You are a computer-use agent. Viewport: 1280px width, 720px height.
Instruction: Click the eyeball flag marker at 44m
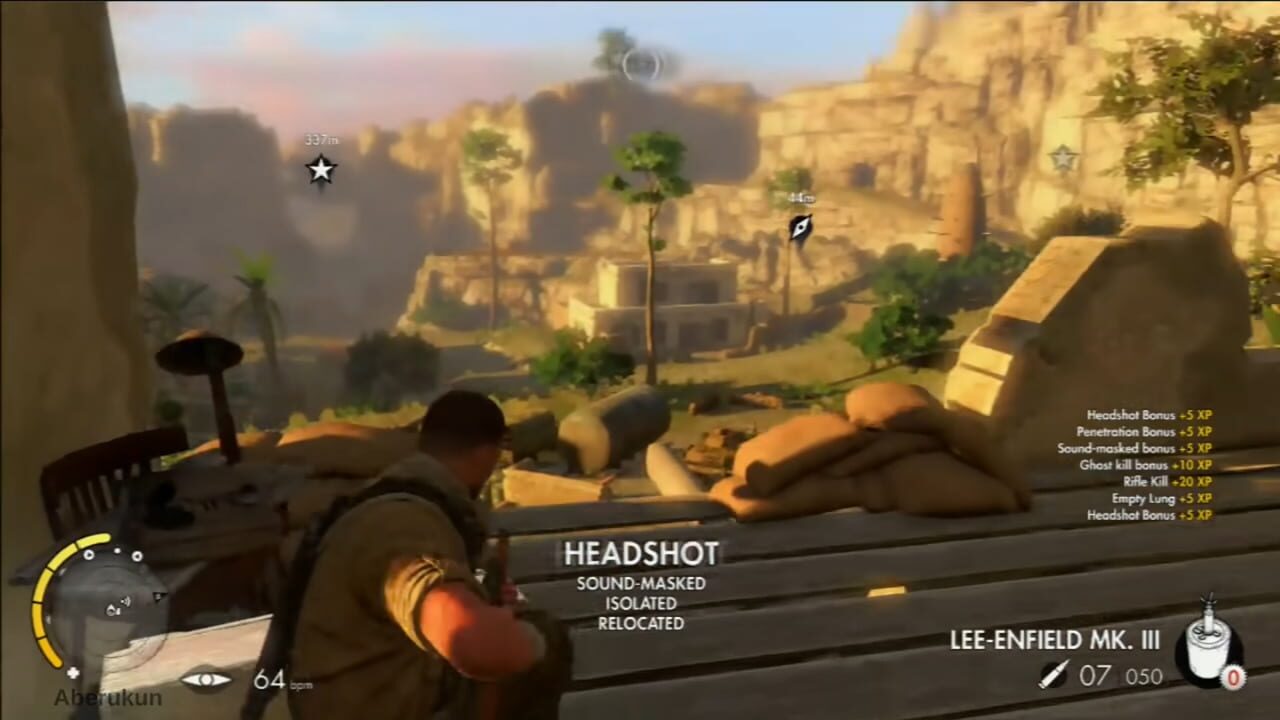tap(799, 224)
